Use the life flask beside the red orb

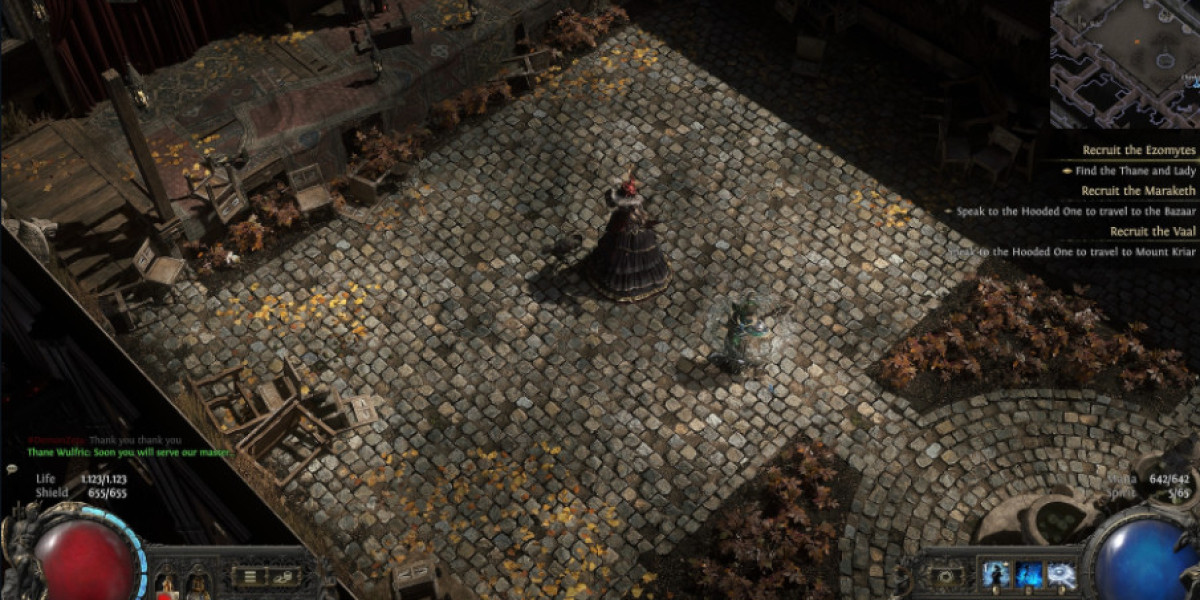[x=166, y=580]
